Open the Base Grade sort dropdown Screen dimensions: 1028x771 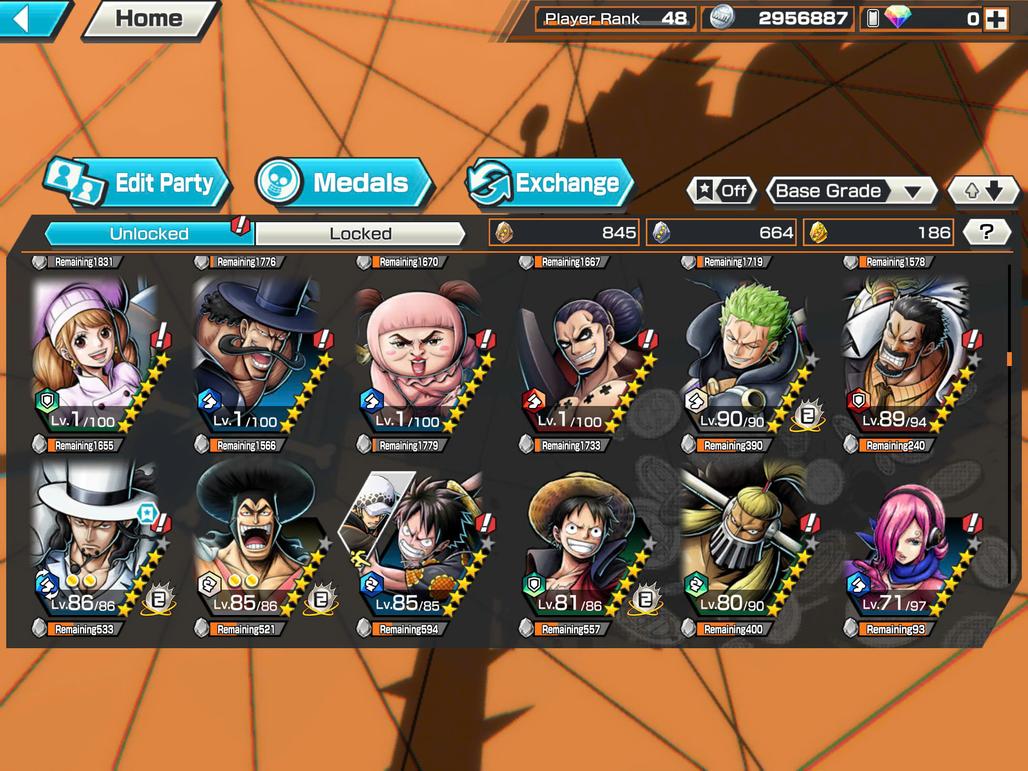(850, 191)
